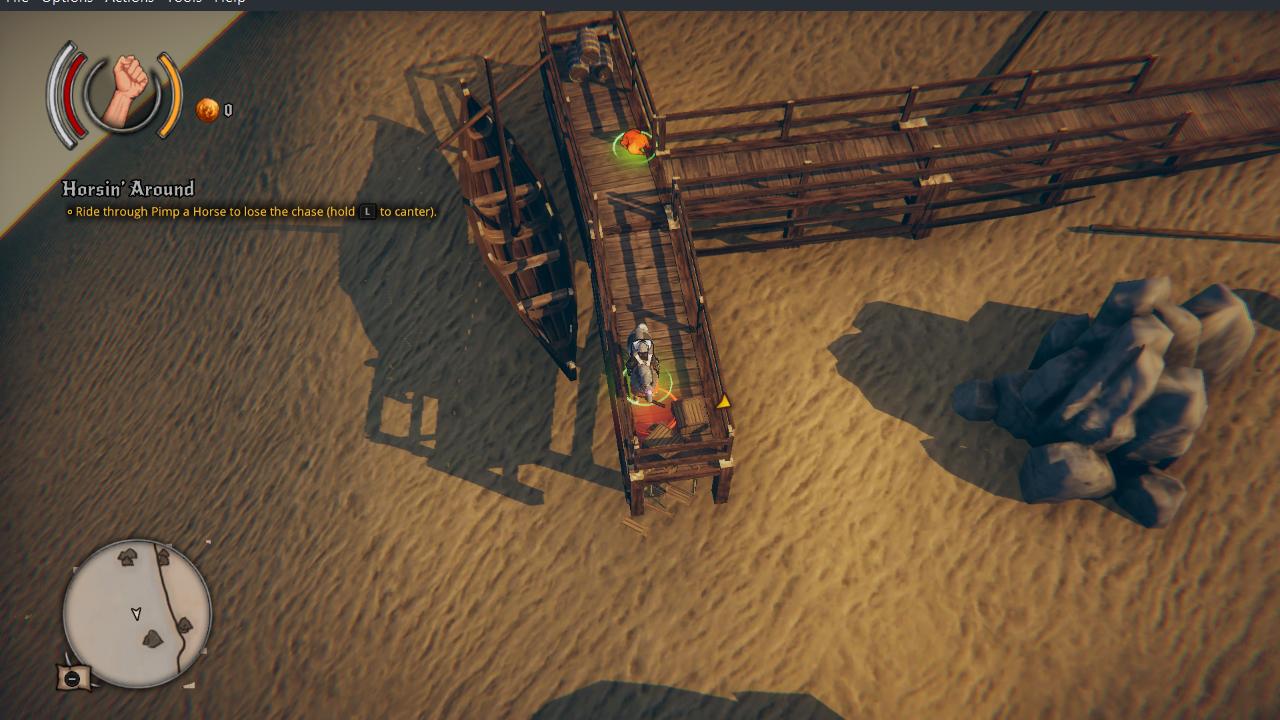The image size is (1280, 720).
Task: Click the player arrow on the minimap
Action: [134, 615]
